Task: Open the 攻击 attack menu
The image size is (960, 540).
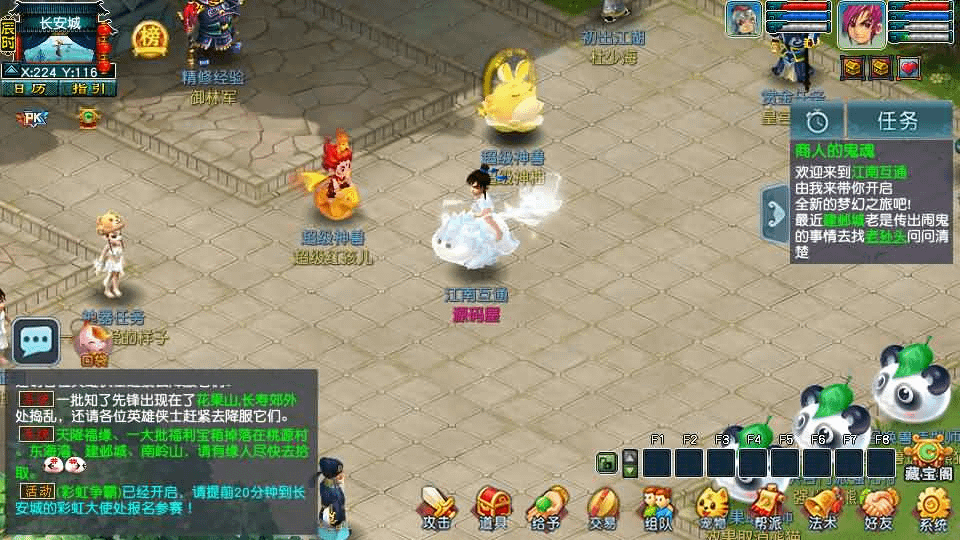Action: pyautogui.click(x=437, y=507)
